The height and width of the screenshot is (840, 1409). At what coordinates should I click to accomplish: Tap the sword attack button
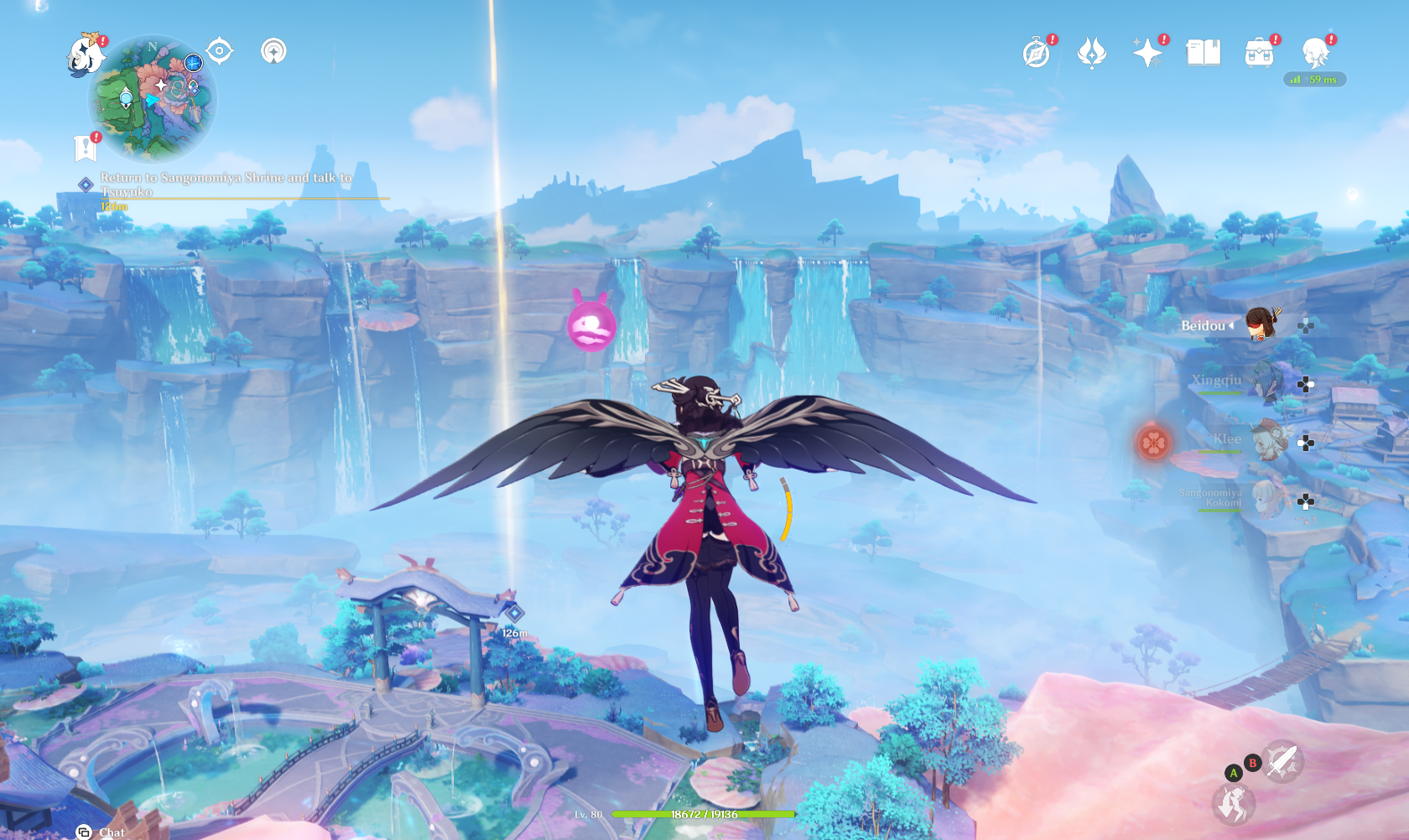1282,761
